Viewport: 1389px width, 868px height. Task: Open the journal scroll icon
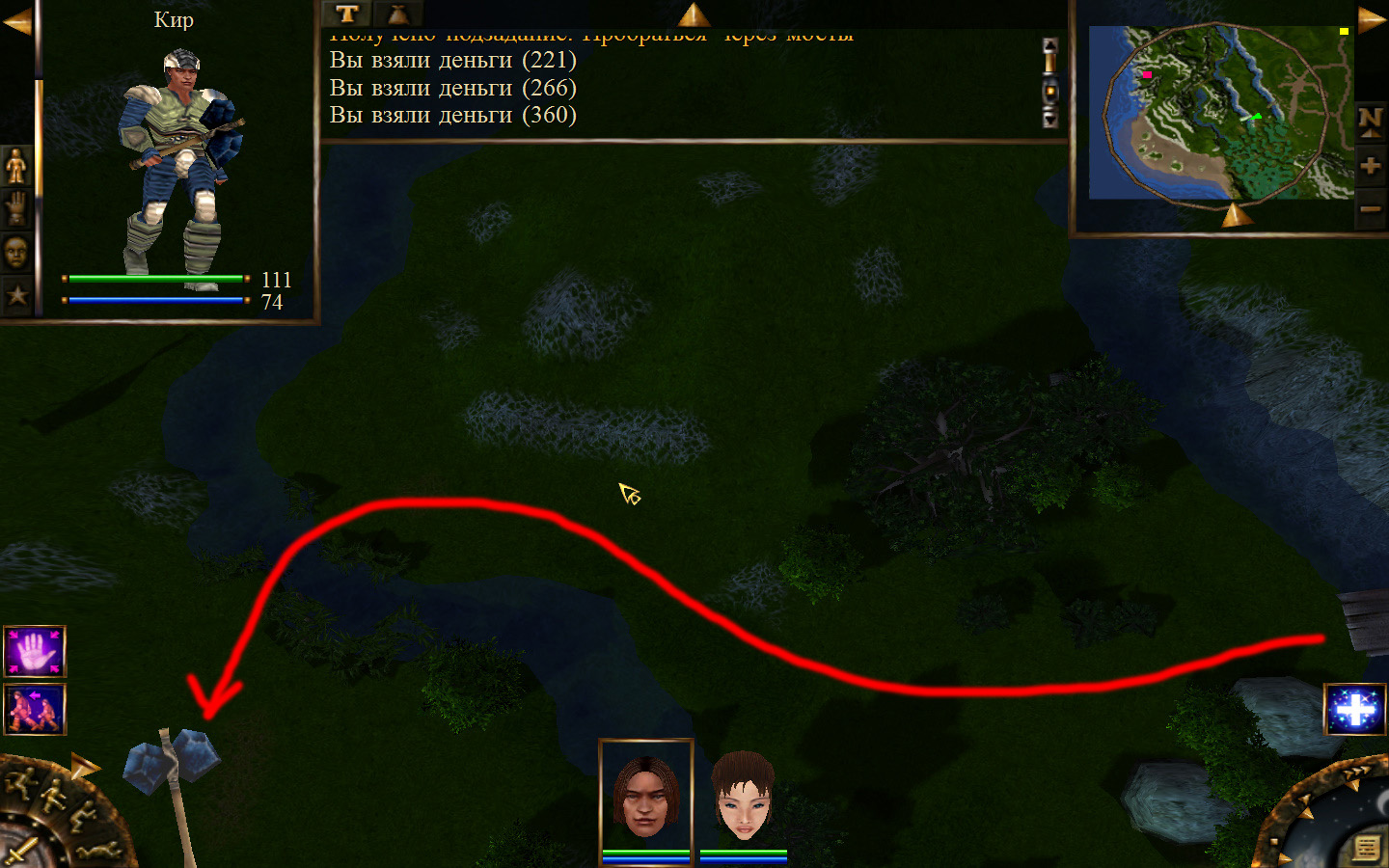(x=1367, y=847)
